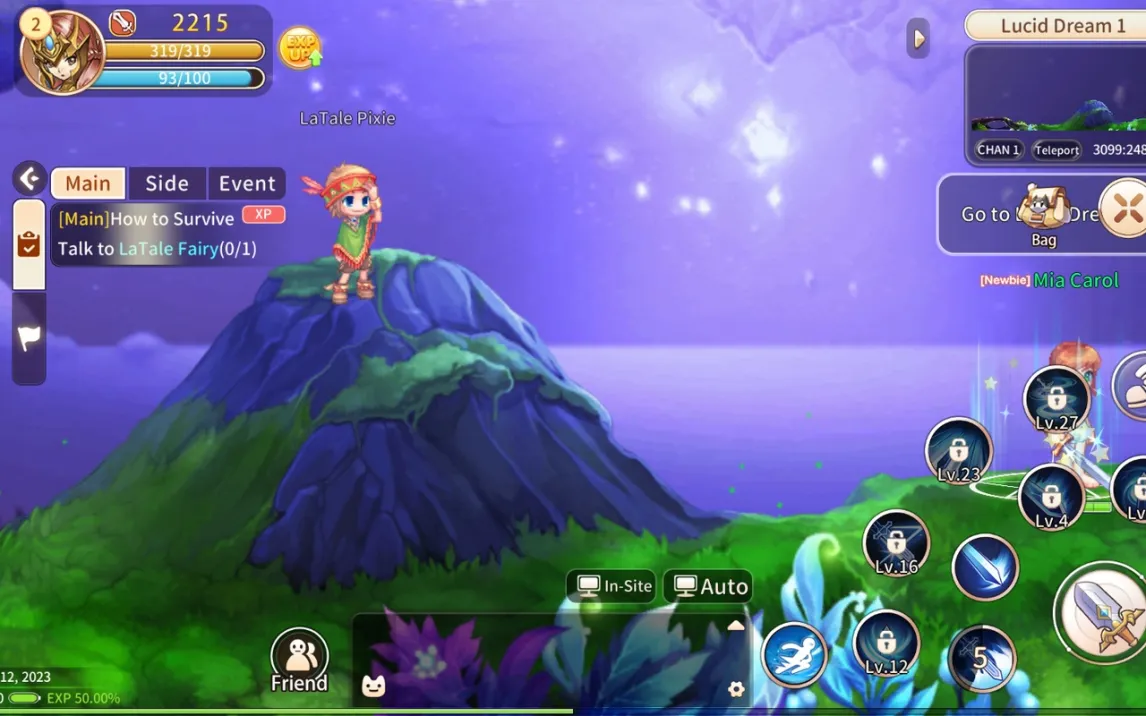Open the quest clipboard icon
Viewport: 1146px width, 716px height.
(28, 245)
